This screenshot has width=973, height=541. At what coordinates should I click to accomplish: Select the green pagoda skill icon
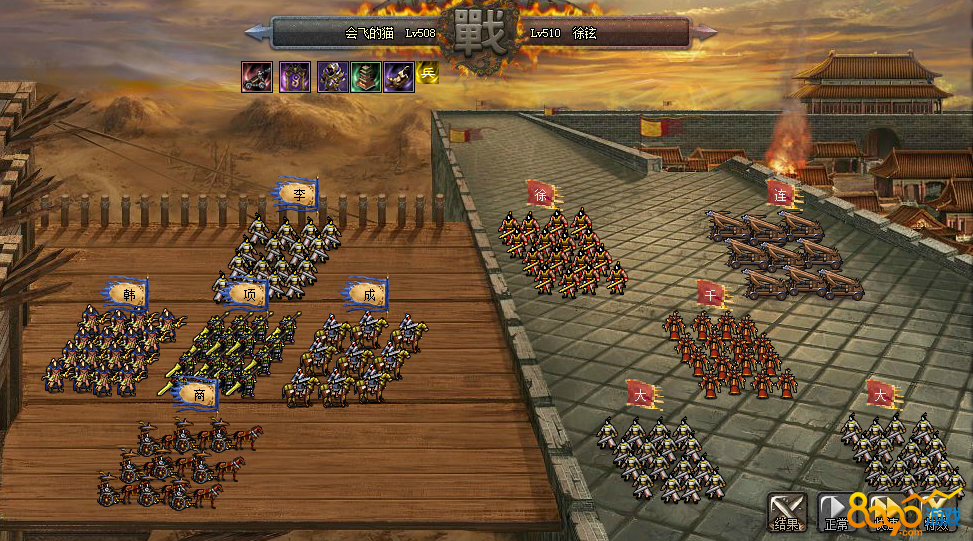[366, 77]
